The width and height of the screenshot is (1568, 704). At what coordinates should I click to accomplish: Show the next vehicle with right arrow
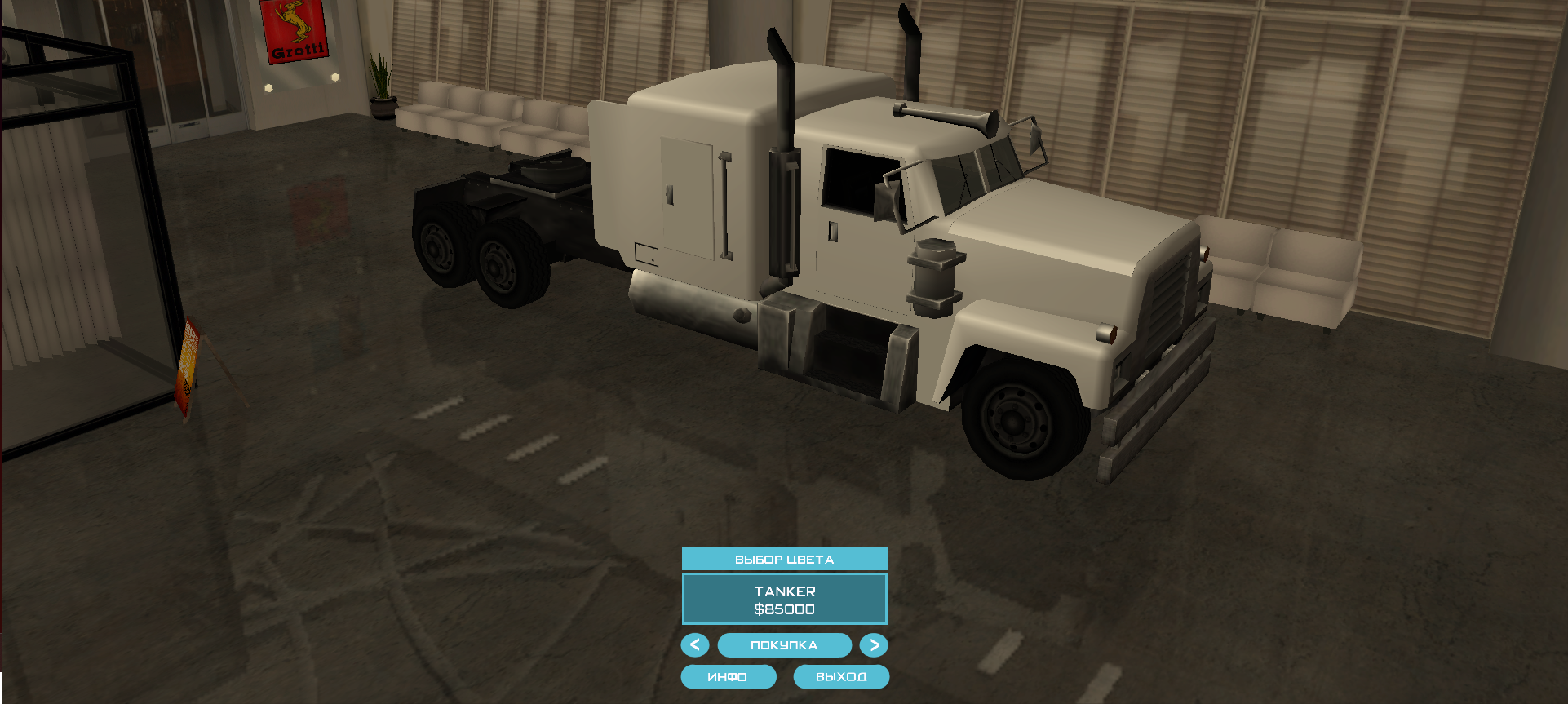[874, 645]
